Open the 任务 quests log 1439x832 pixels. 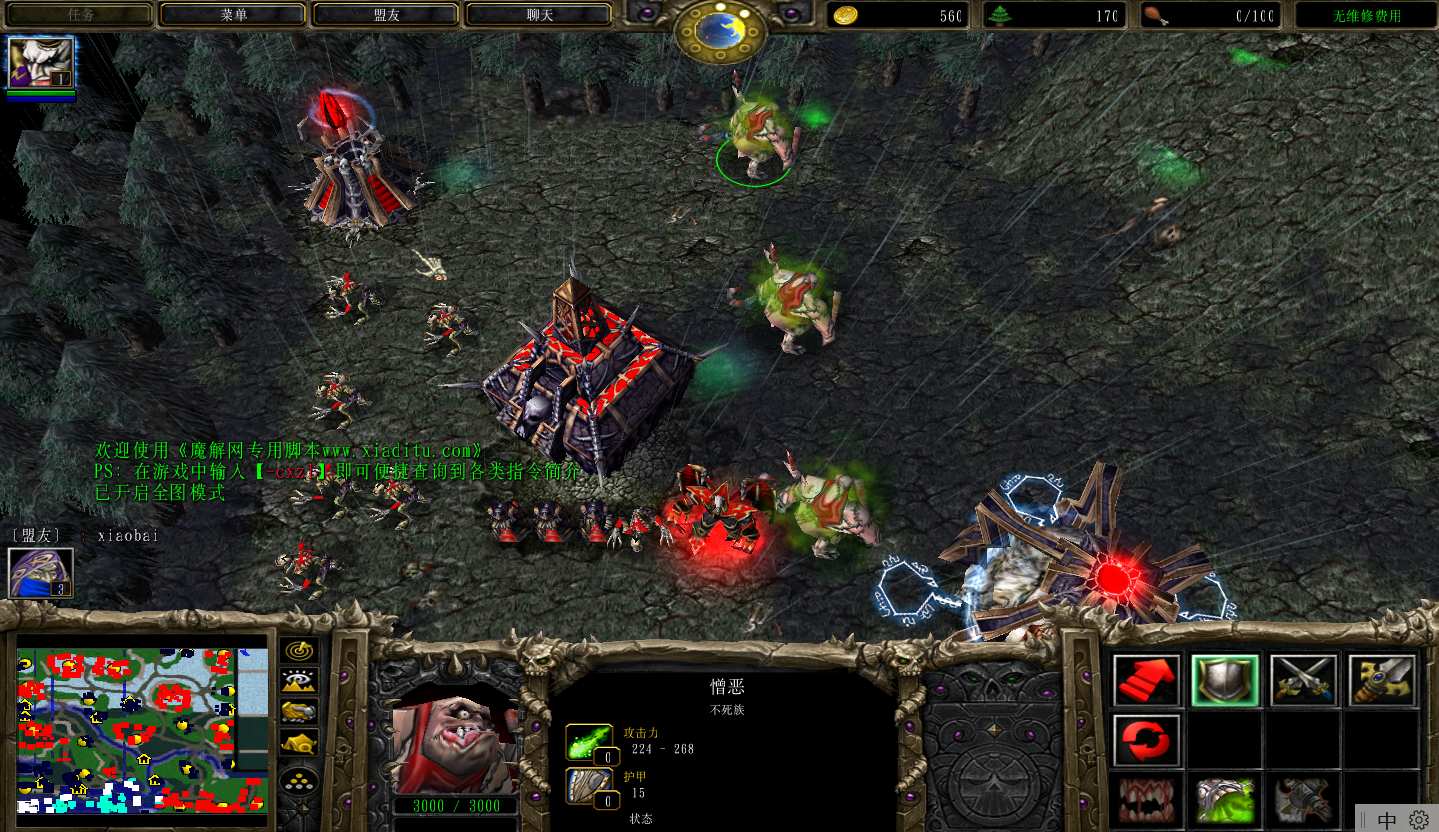pyautogui.click(x=80, y=15)
